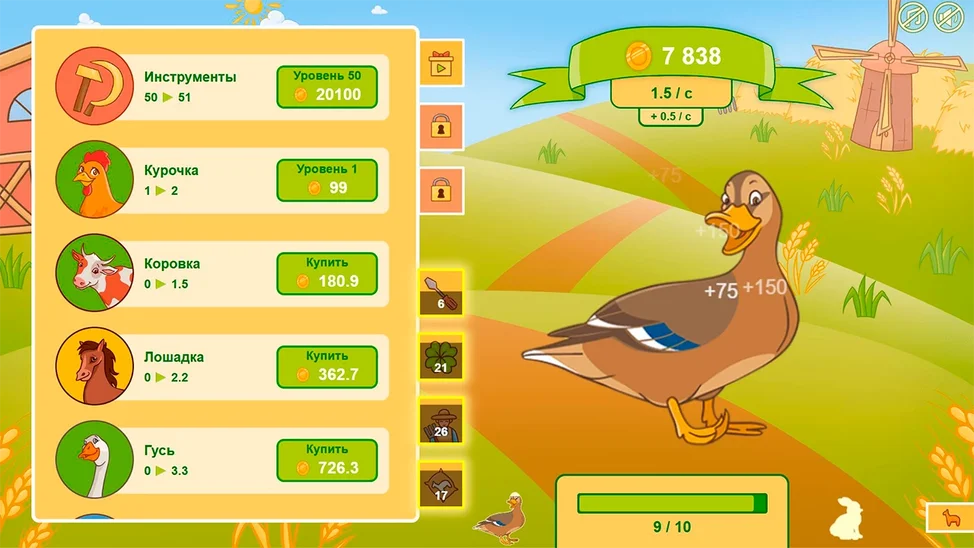Buy the Лошадка for 362.7
Screen dimensions: 974x548
[x=326, y=367]
